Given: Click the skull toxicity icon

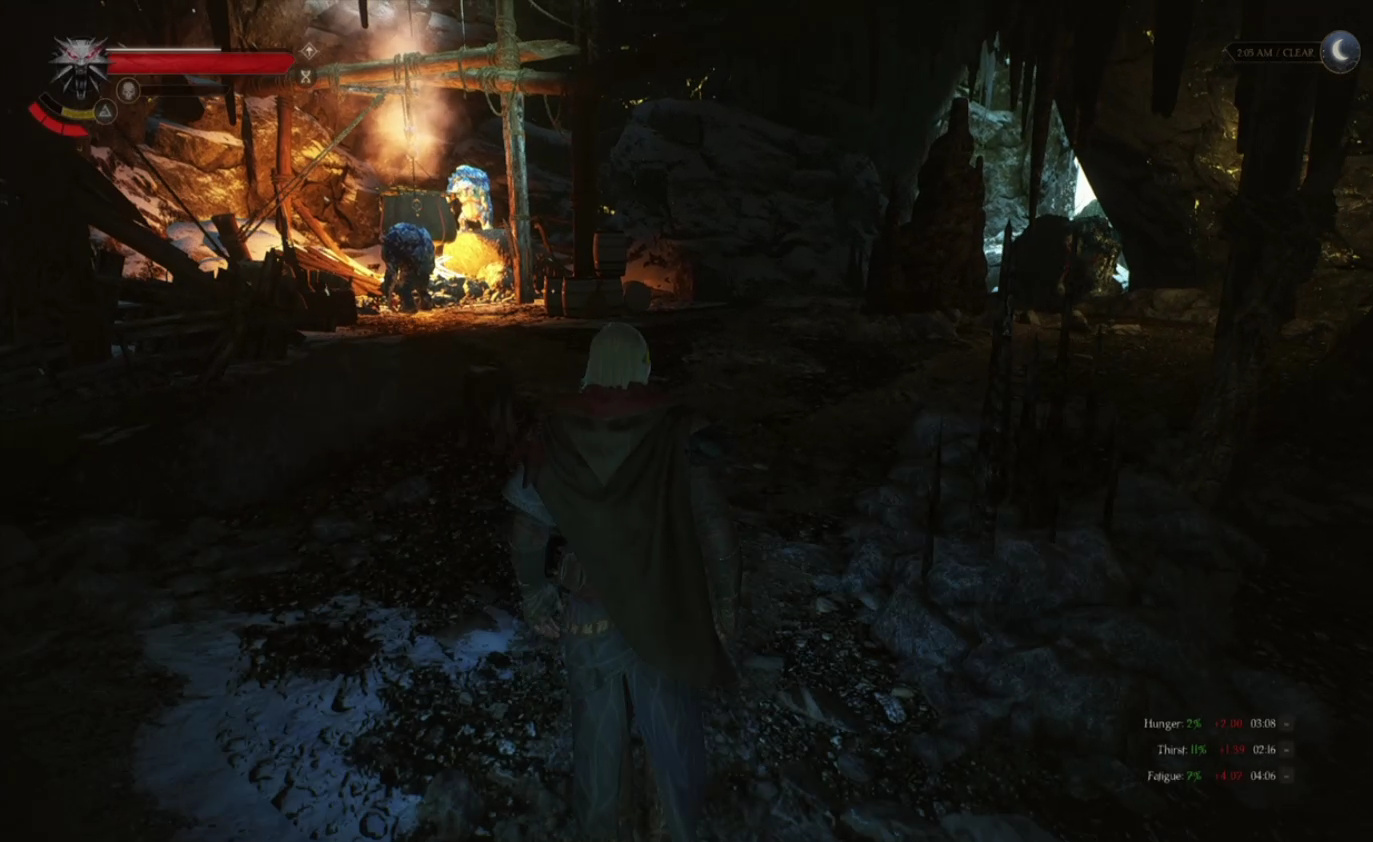Looking at the screenshot, I should [128, 91].
